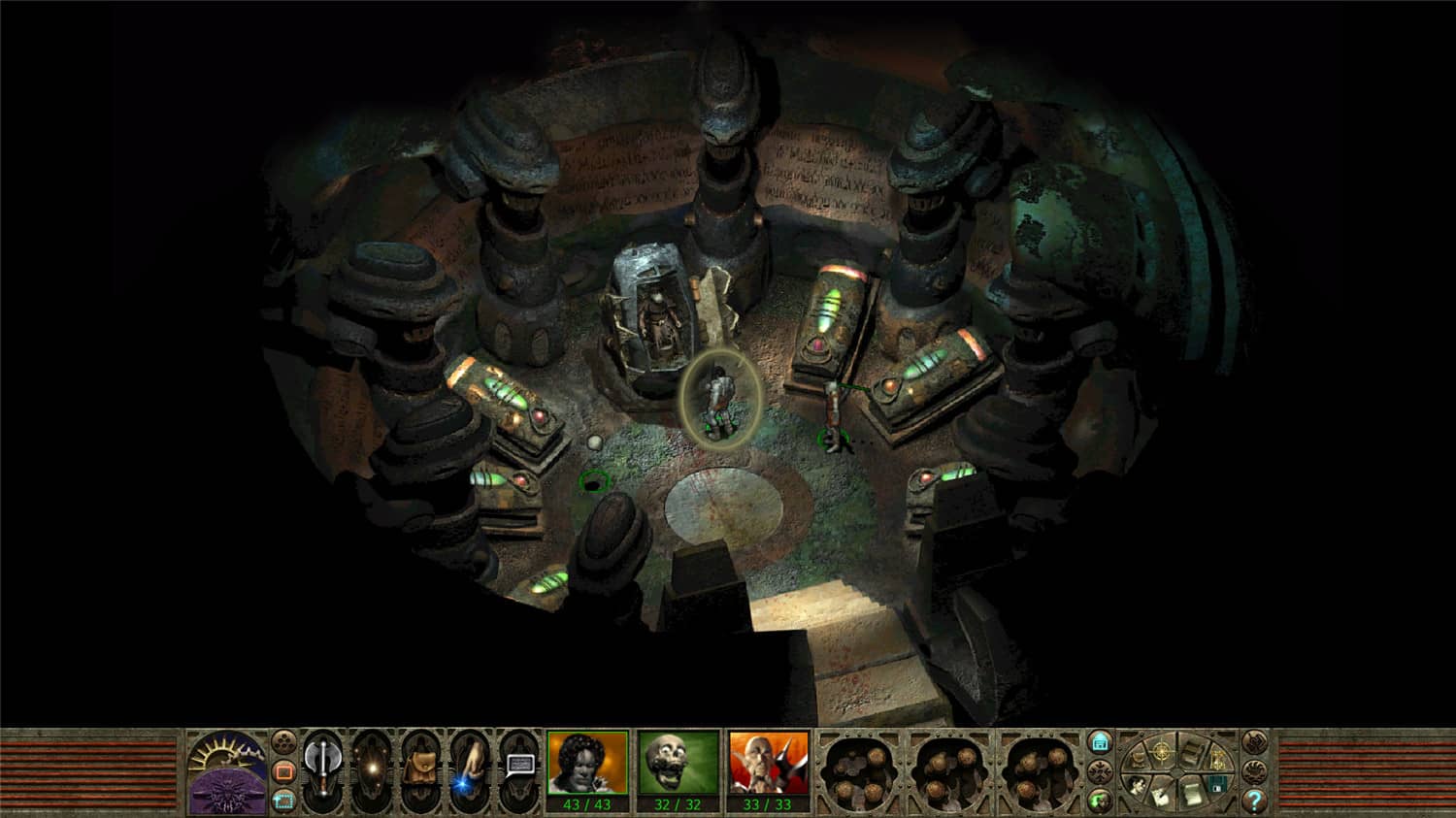The image size is (1456, 818).
Task: Click the help question mark icon
Action: pos(1255,799)
